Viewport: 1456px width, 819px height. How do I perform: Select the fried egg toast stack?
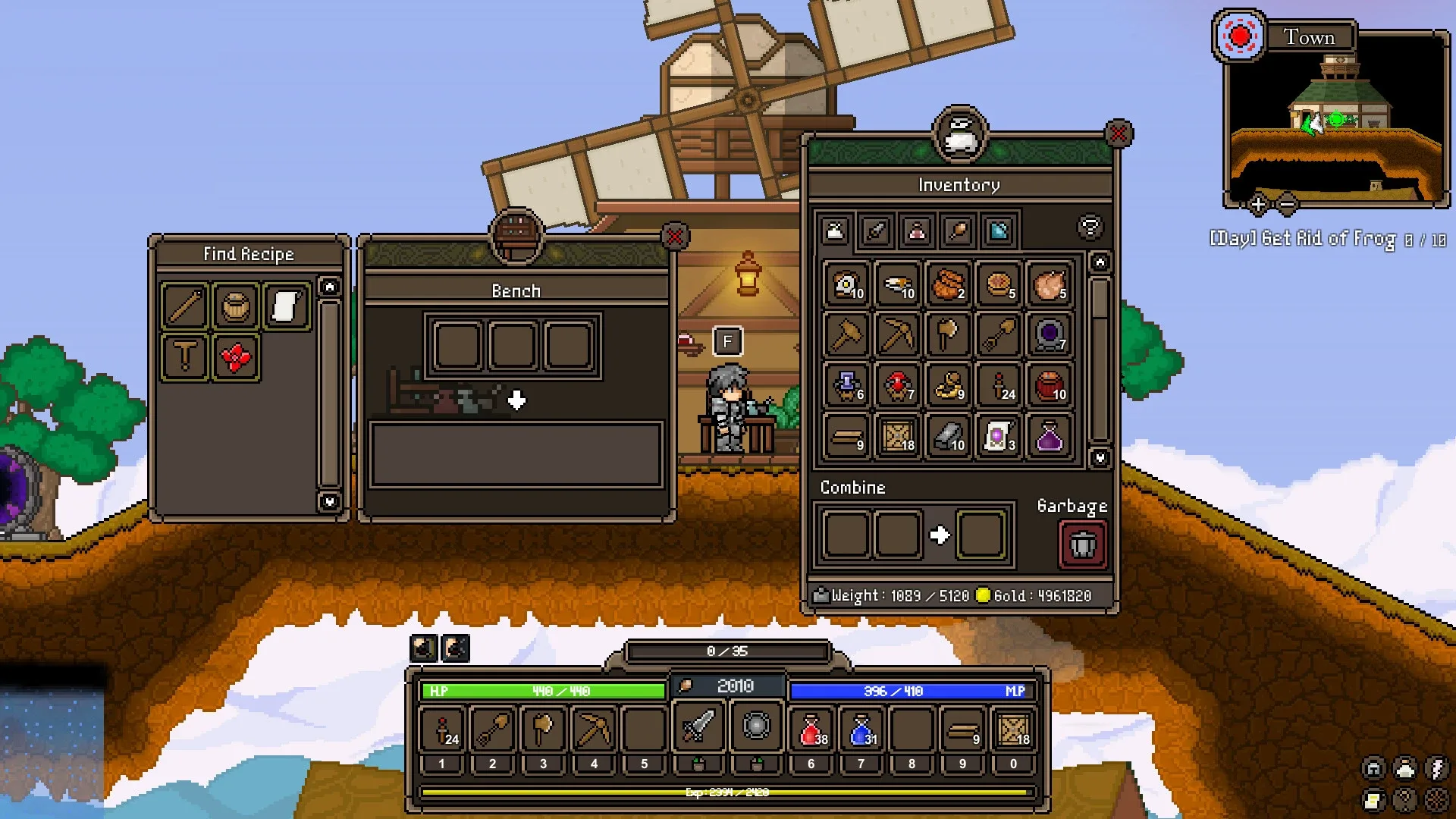click(846, 284)
